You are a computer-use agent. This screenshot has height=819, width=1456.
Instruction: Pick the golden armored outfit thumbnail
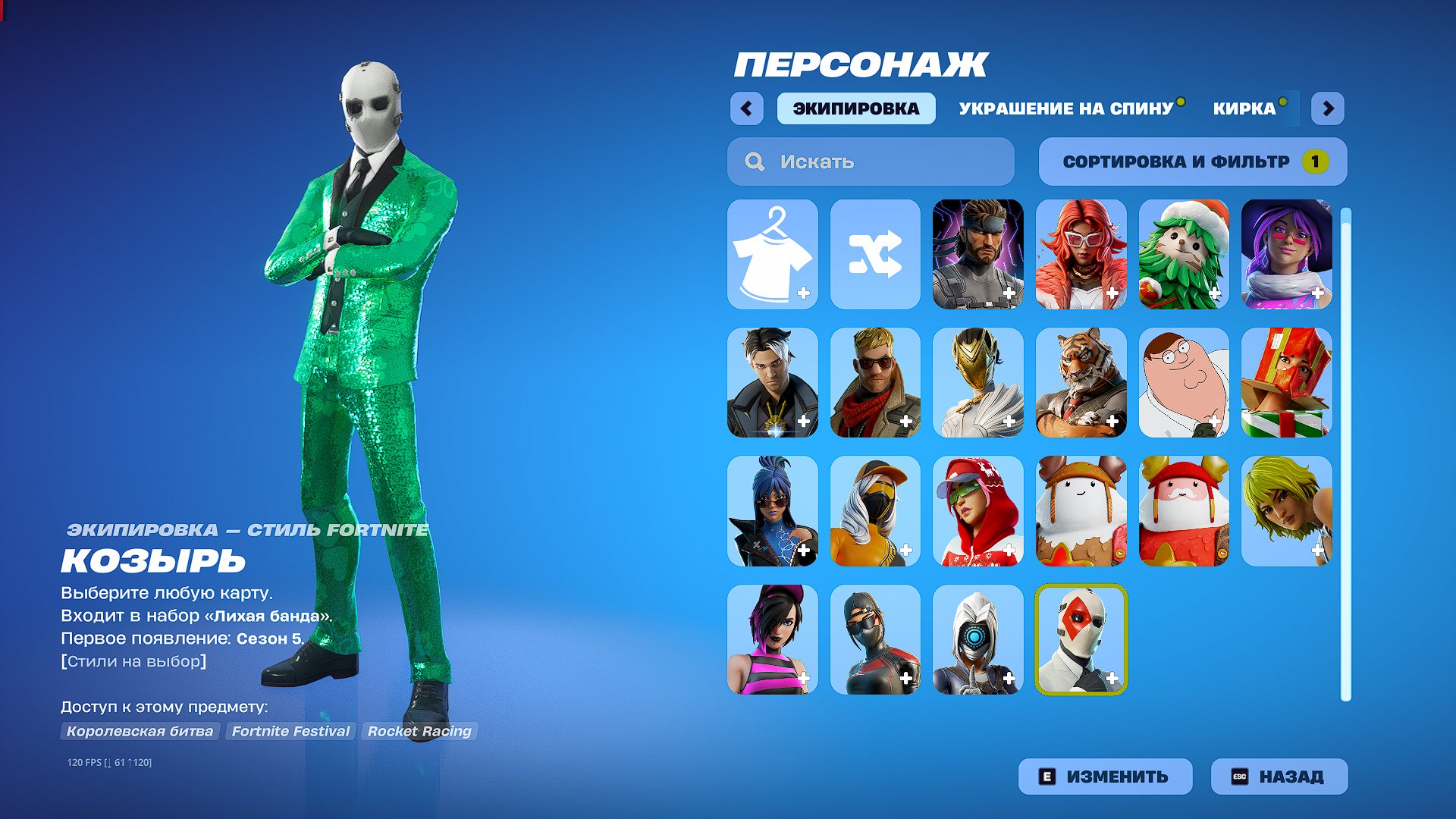978,383
